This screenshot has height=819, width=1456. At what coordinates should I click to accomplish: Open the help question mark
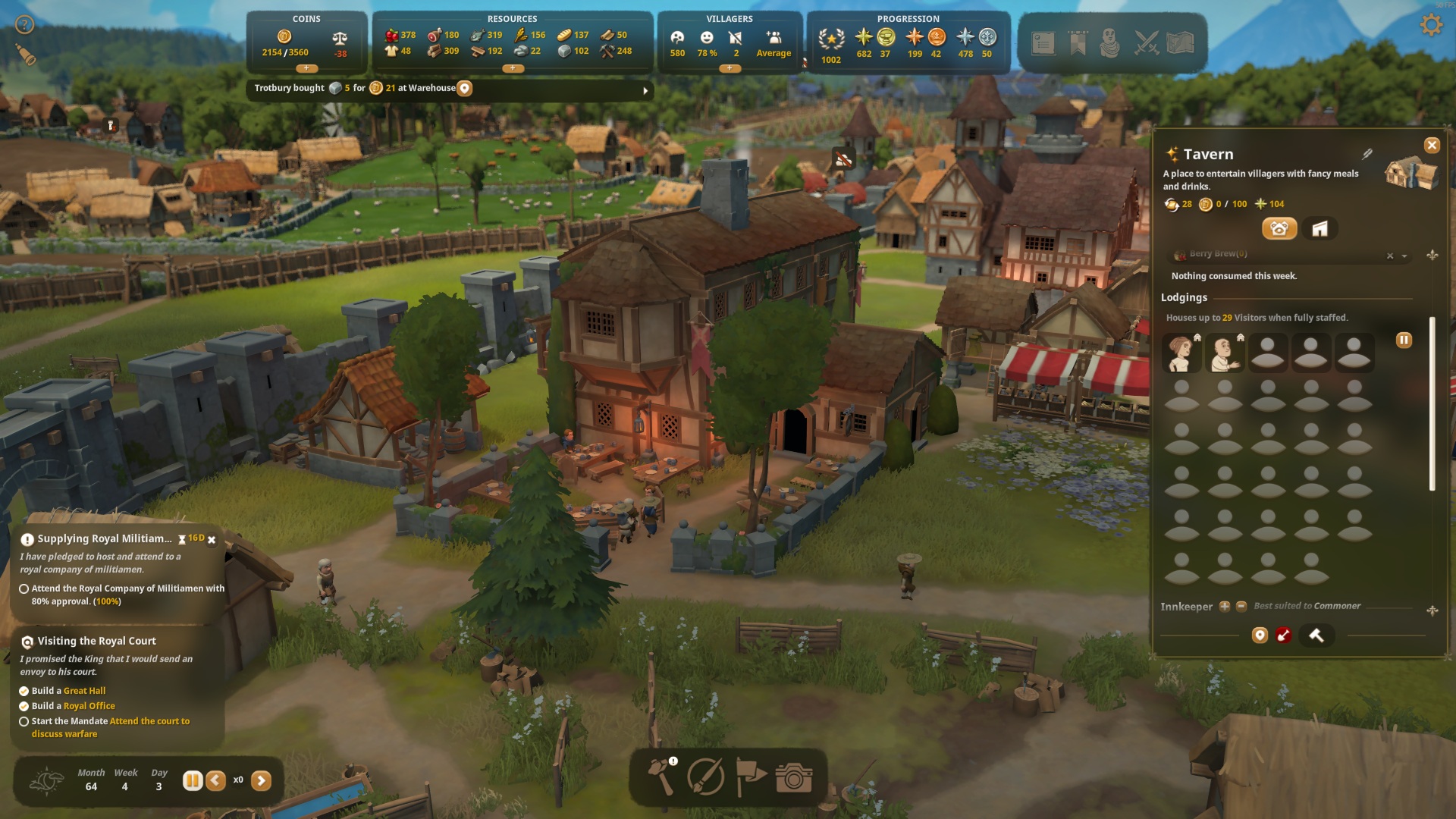click(25, 25)
